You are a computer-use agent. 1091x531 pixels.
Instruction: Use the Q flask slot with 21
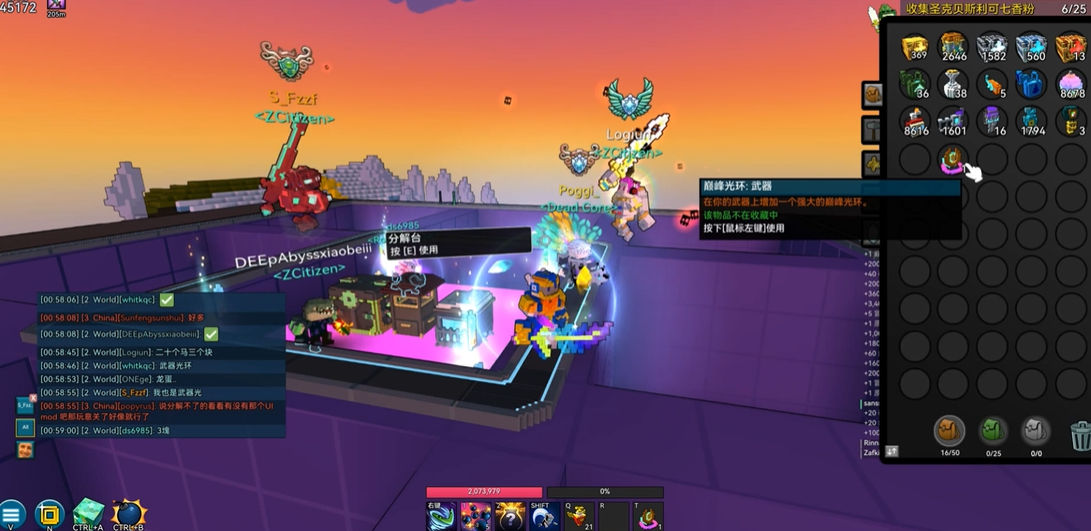[x=578, y=516]
